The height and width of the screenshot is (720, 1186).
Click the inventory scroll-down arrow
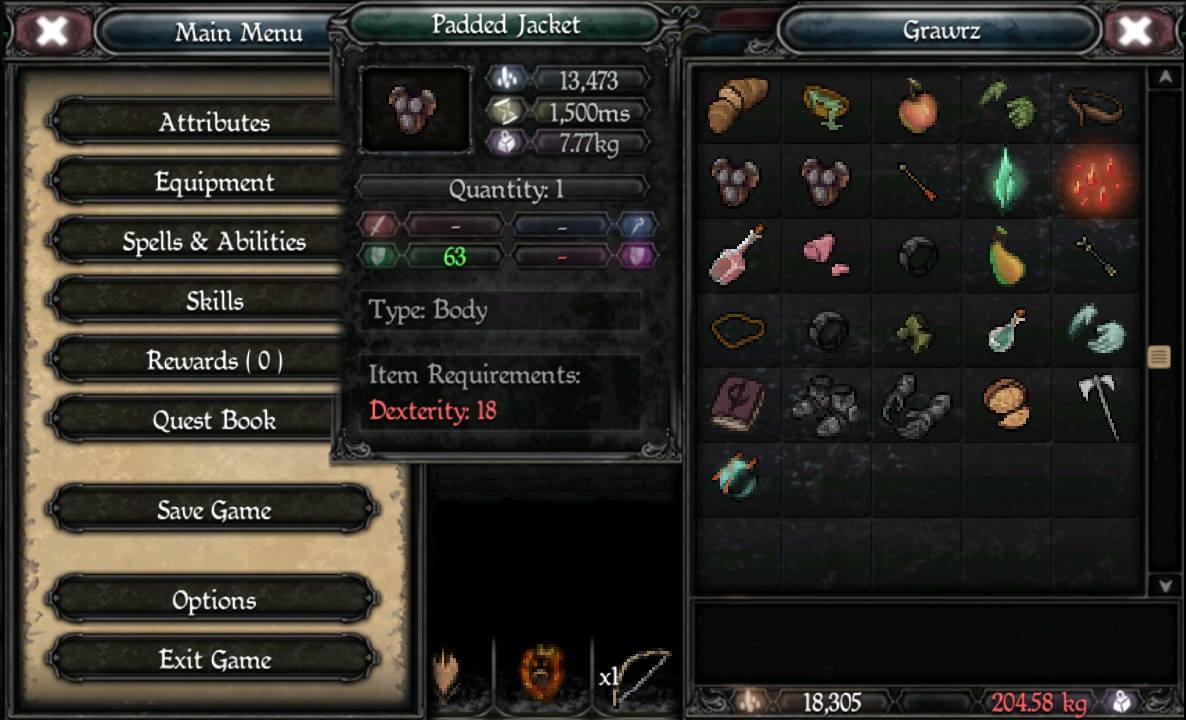click(x=1163, y=585)
